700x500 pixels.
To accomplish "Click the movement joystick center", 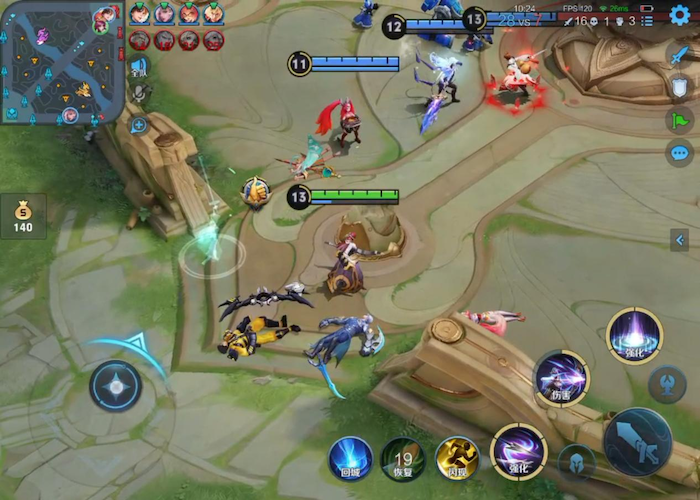I will click(115, 386).
